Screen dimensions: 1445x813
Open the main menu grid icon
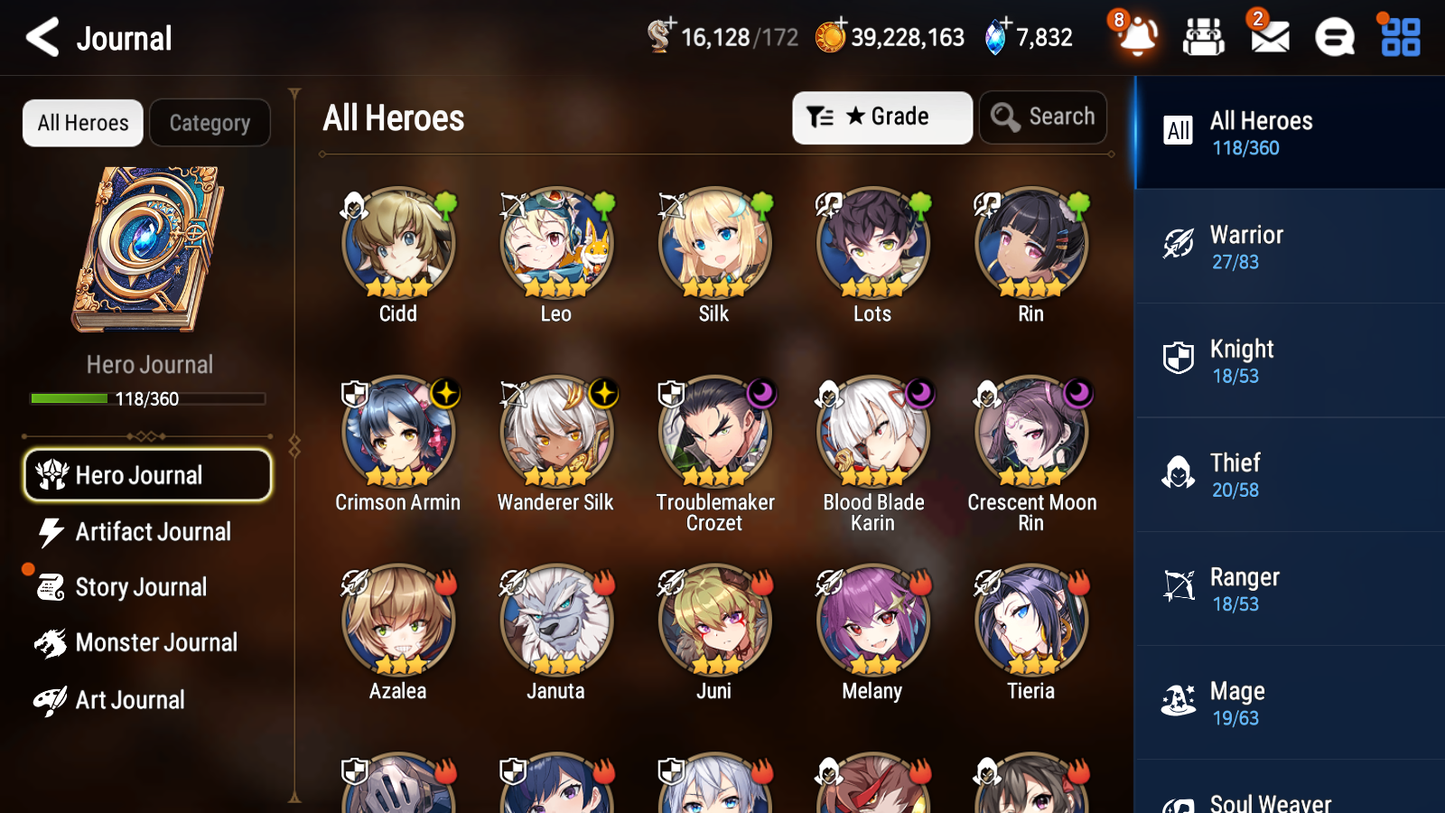tap(1399, 36)
